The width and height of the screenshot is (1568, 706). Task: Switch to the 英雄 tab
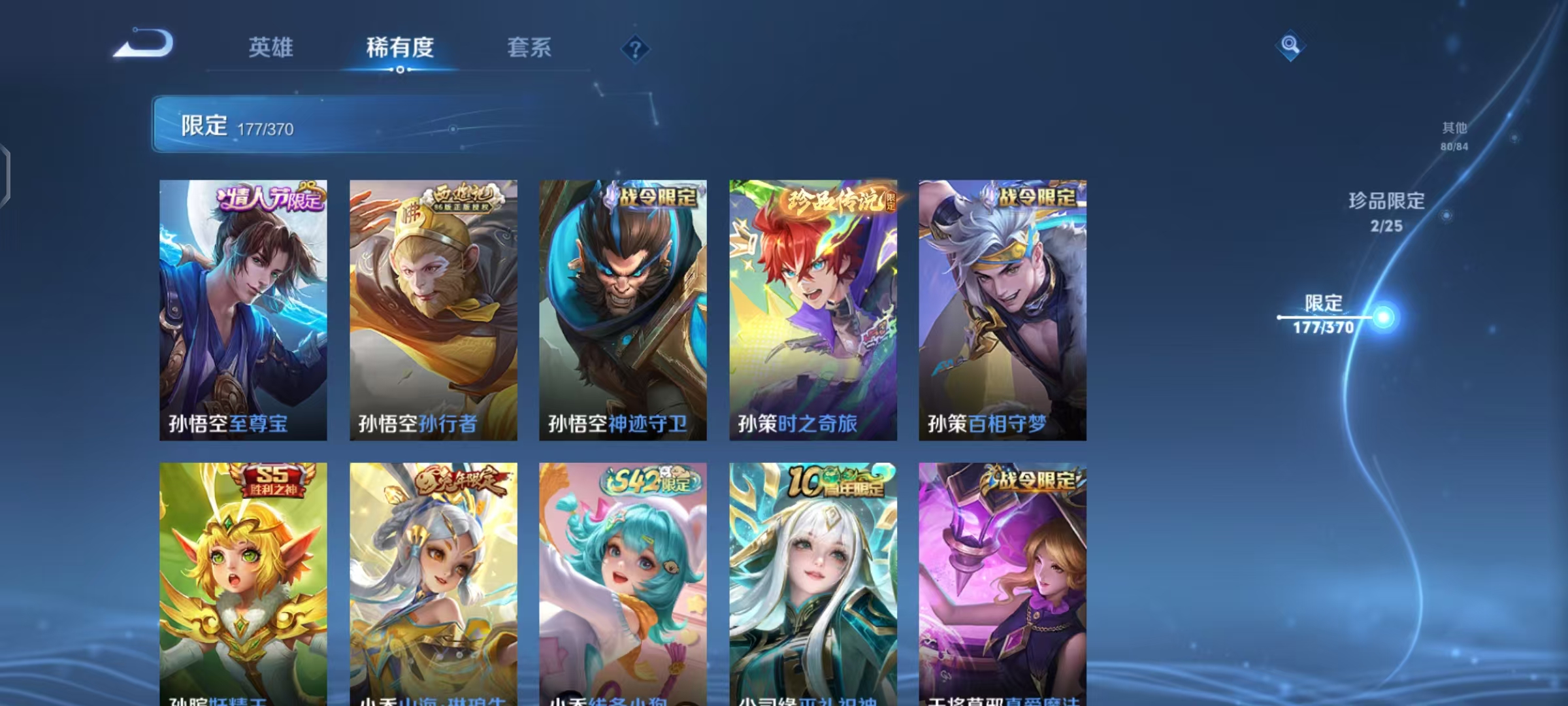(x=270, y=47)
